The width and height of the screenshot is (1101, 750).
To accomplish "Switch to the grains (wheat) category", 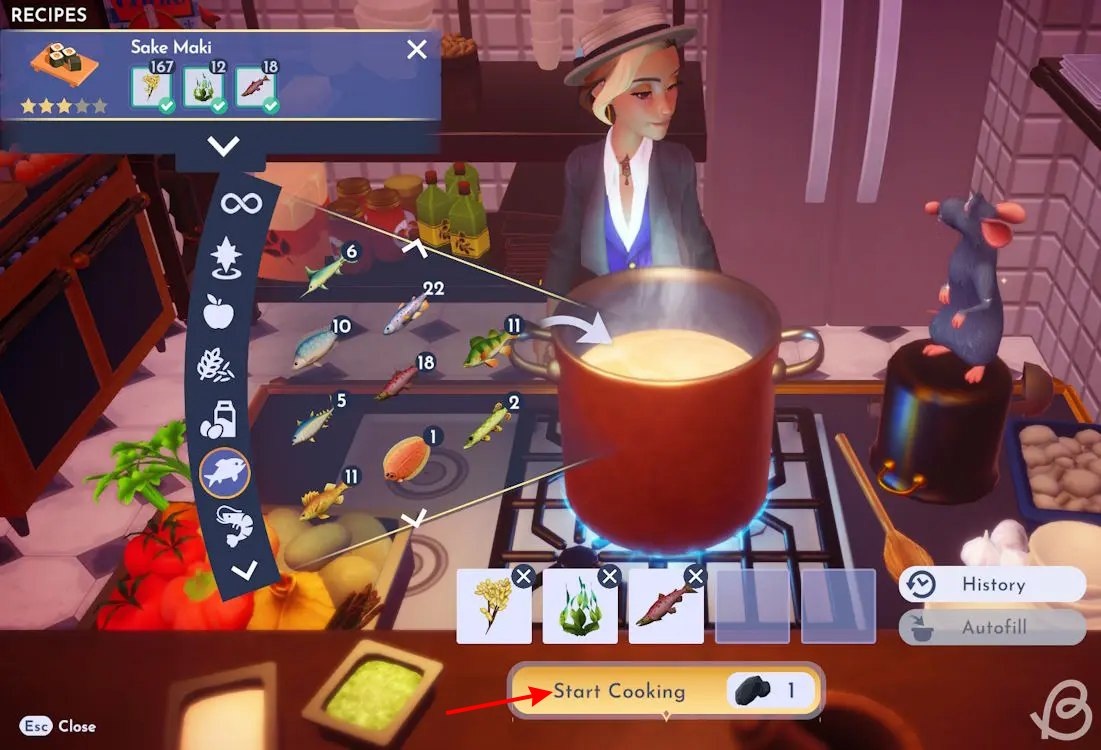I will click(217, 365).
